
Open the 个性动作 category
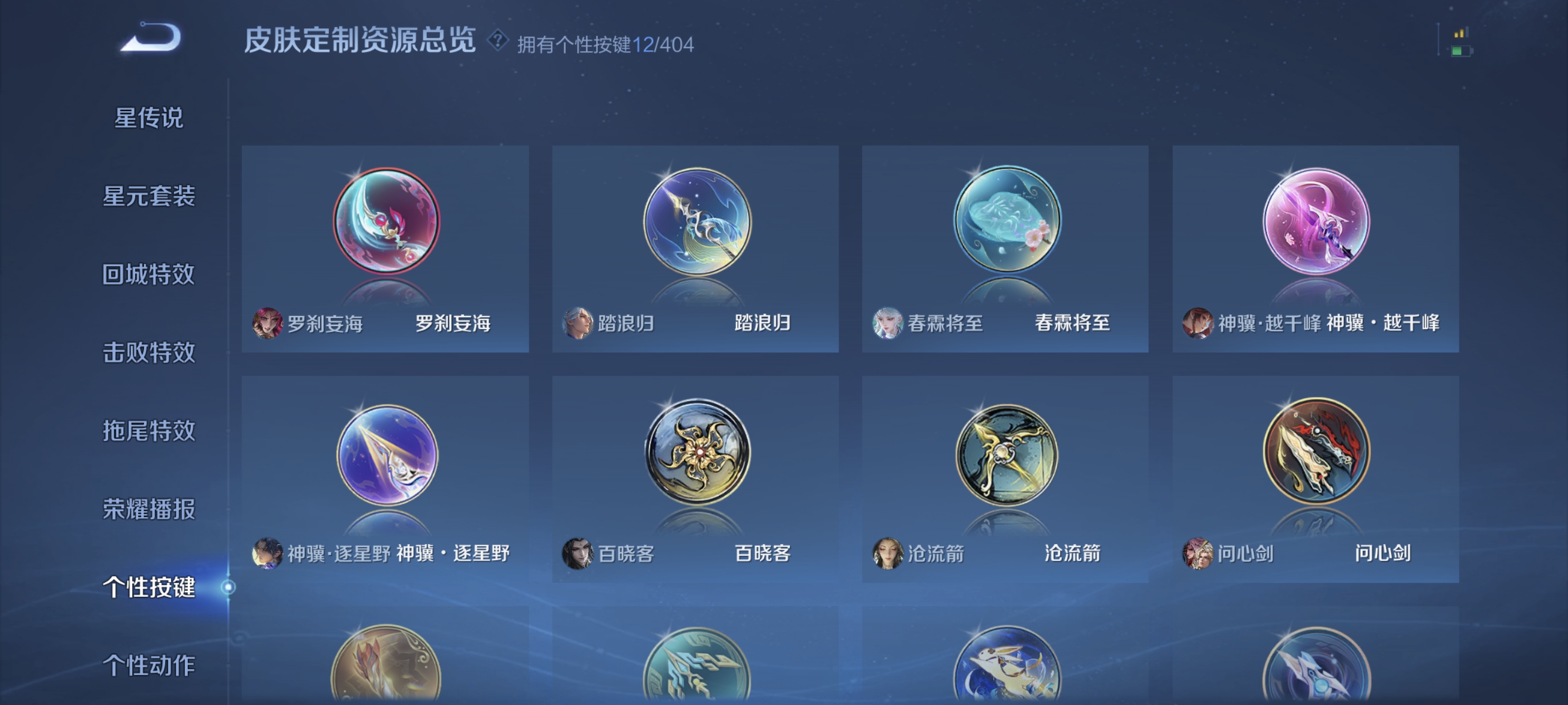pos(150,664)
